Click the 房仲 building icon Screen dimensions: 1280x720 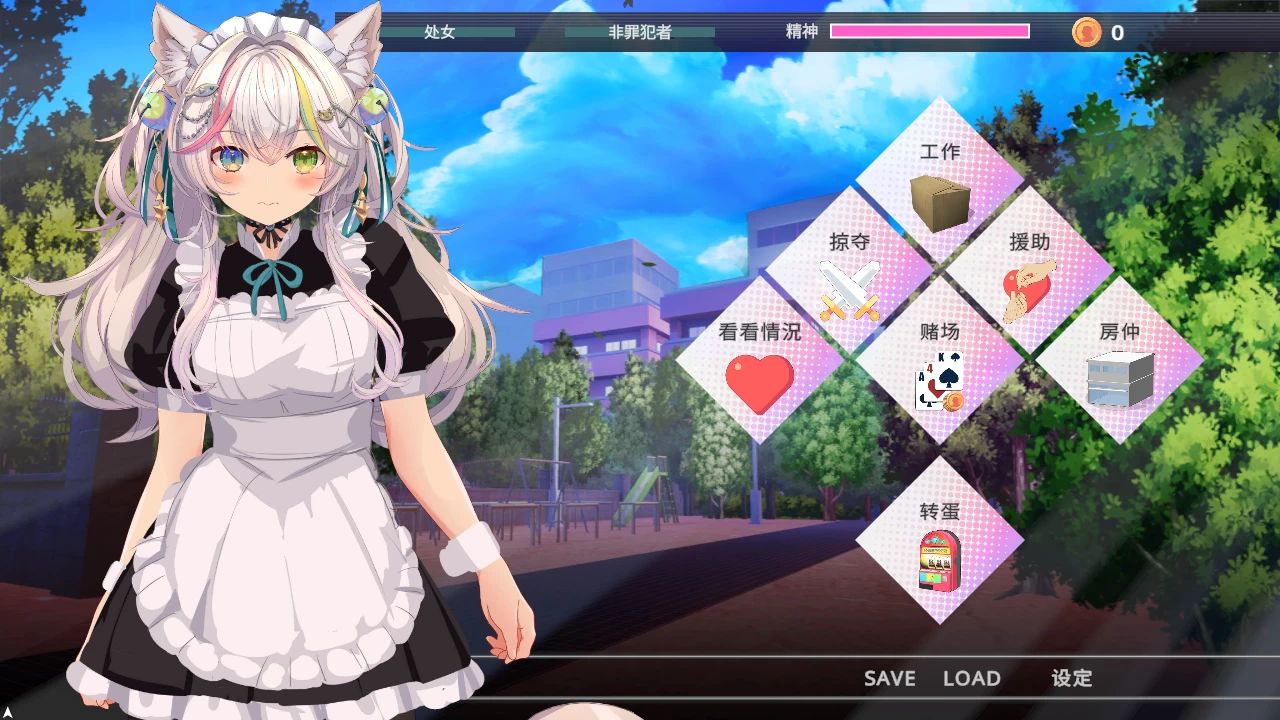click(1118, 378)
